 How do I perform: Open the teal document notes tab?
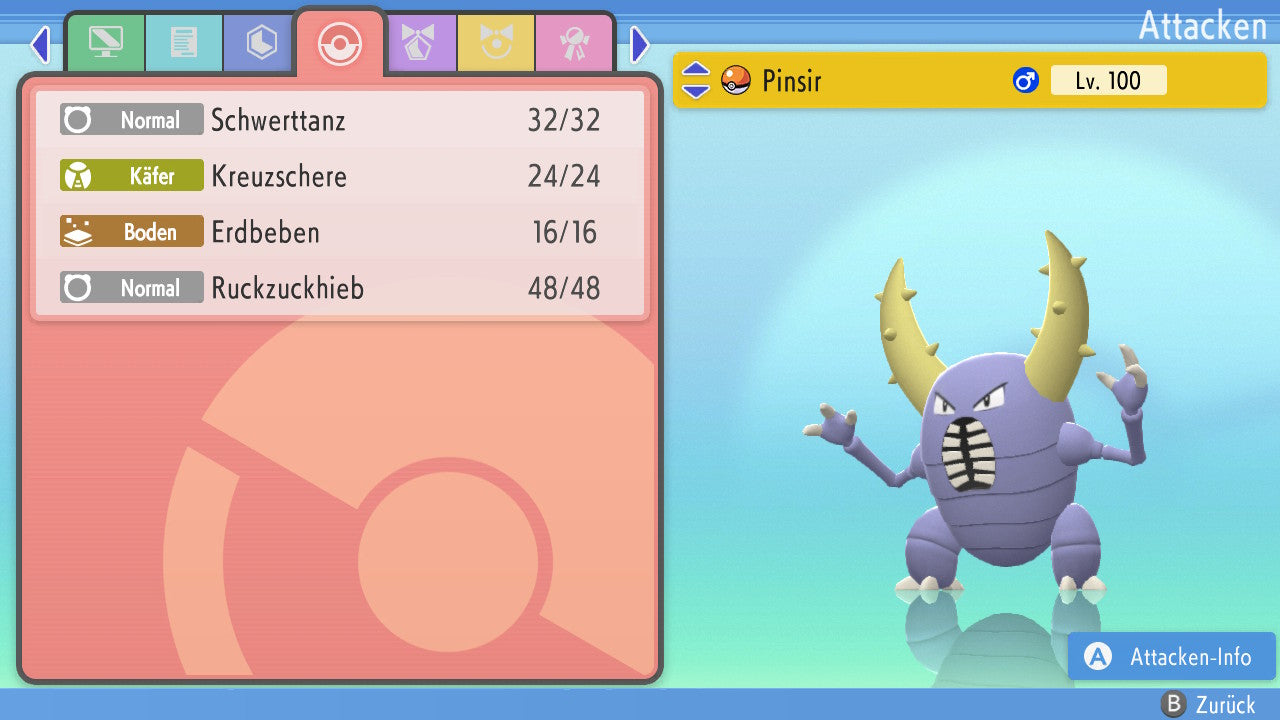[183, 42]
